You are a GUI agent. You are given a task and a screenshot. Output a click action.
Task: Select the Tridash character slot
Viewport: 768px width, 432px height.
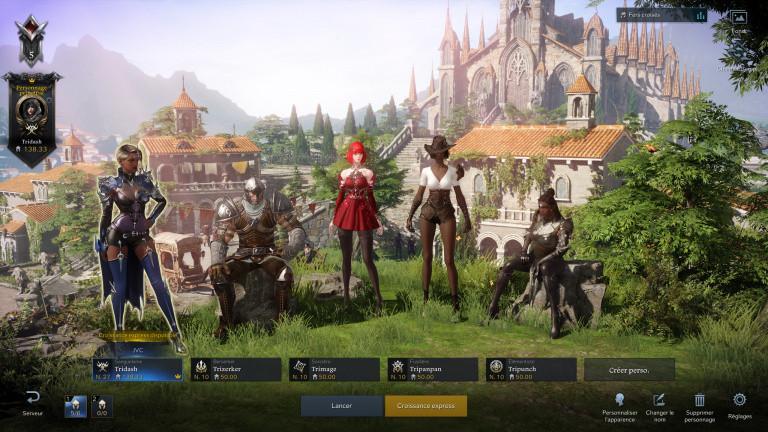[x=138, y=370]
